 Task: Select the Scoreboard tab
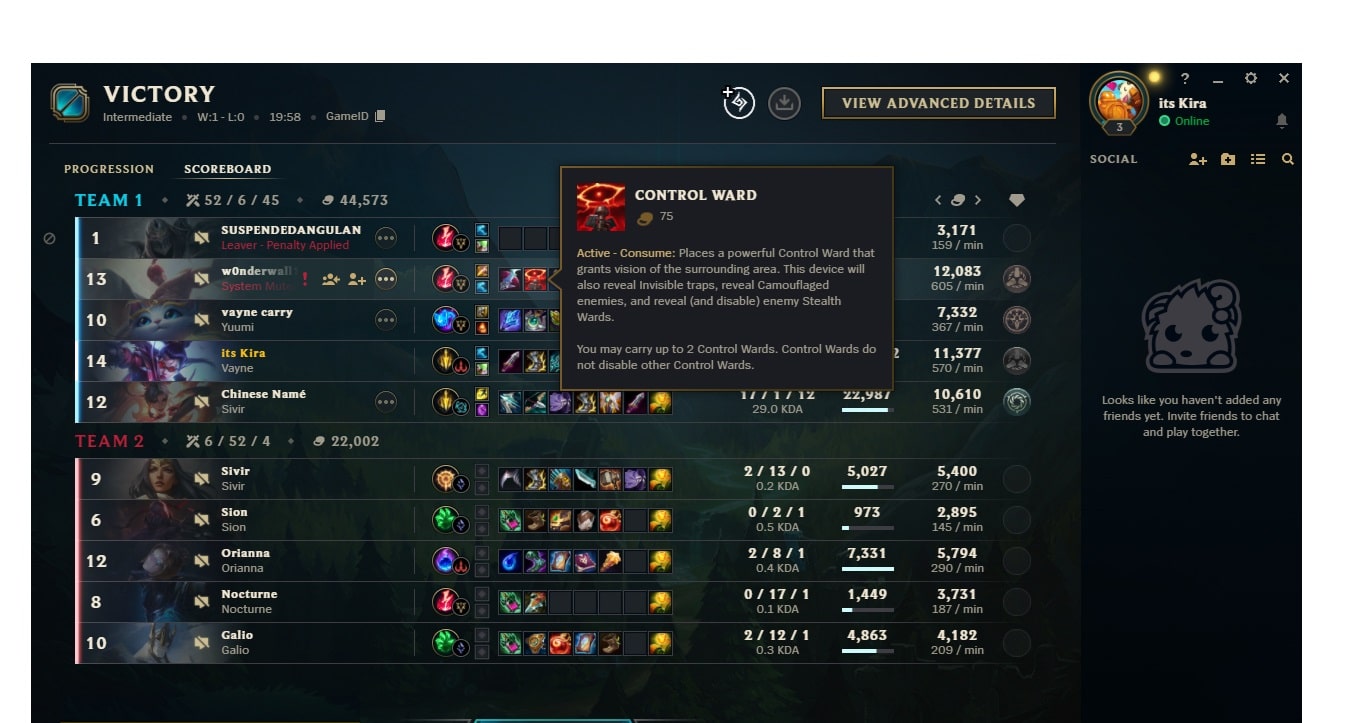227,169
